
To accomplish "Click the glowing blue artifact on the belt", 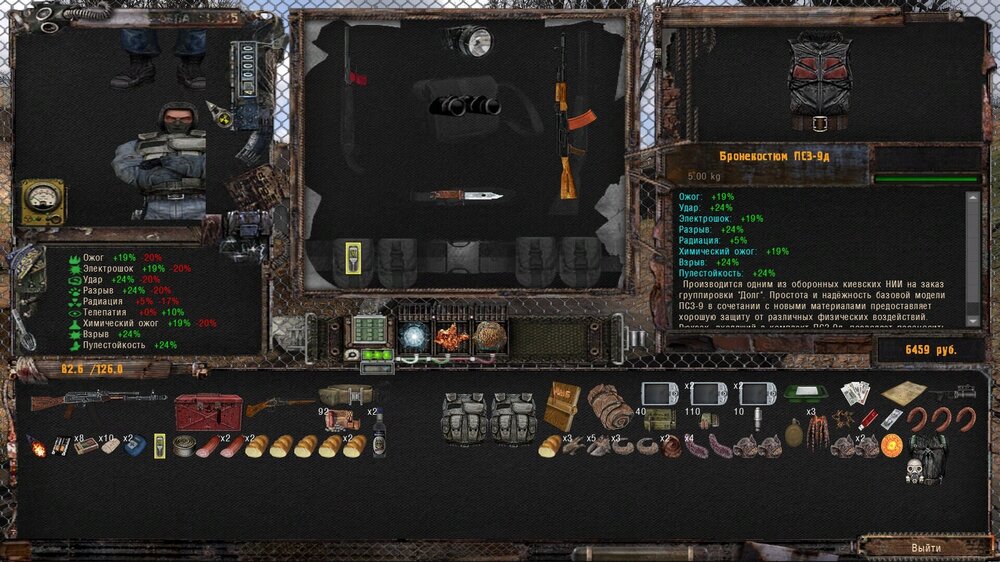I will 412,337.
